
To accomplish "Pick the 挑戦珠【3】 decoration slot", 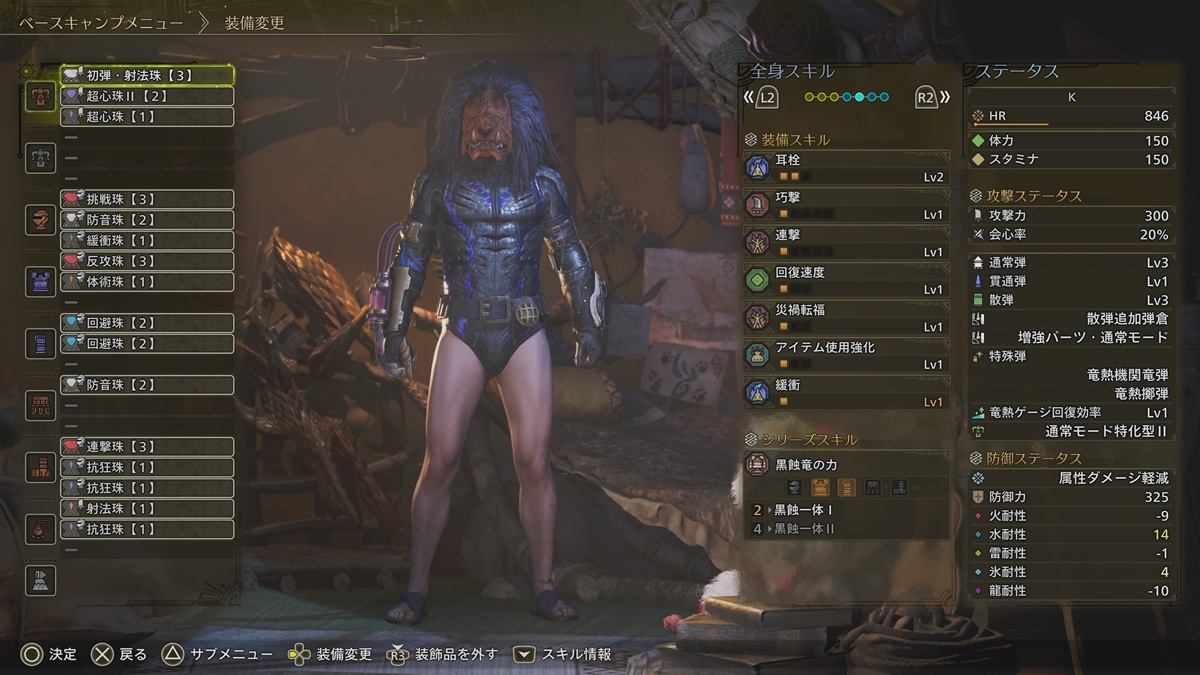I will coord(147,199).
